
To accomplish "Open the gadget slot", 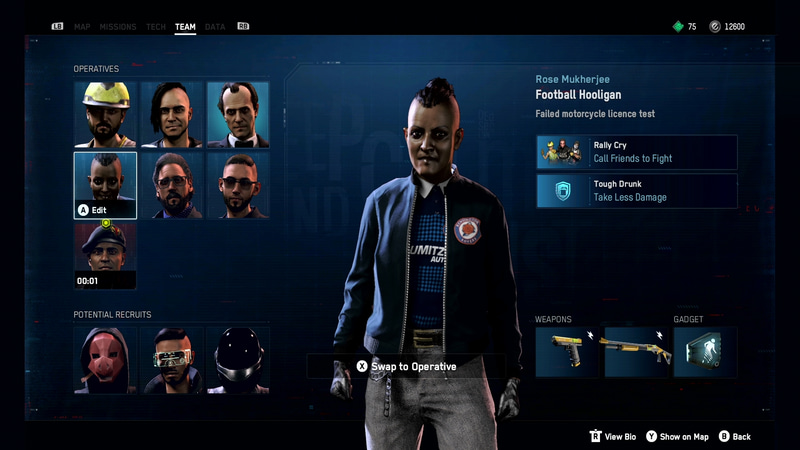I will (705, 352).
